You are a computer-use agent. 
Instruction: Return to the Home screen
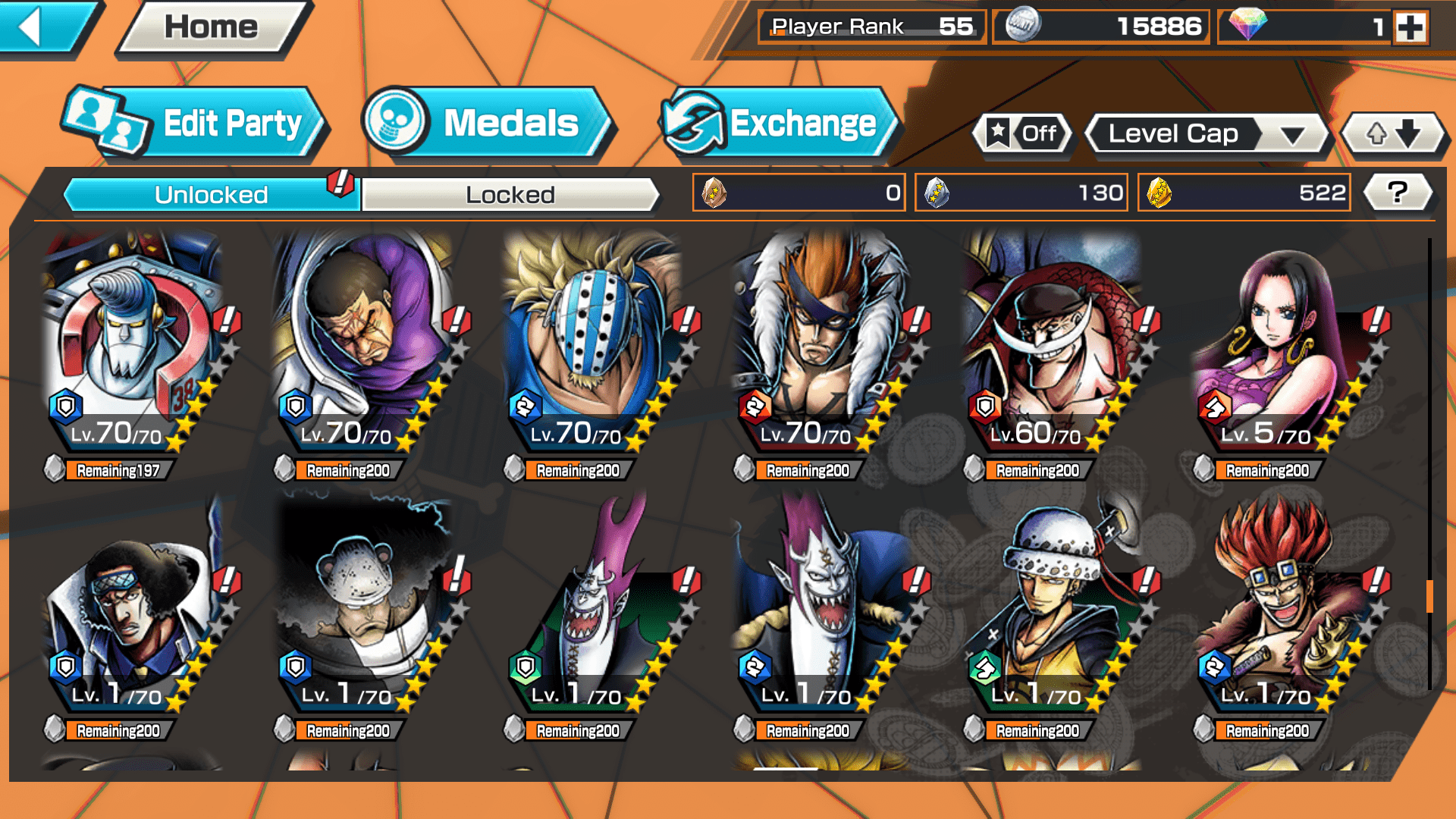click(x=211, y=27)
